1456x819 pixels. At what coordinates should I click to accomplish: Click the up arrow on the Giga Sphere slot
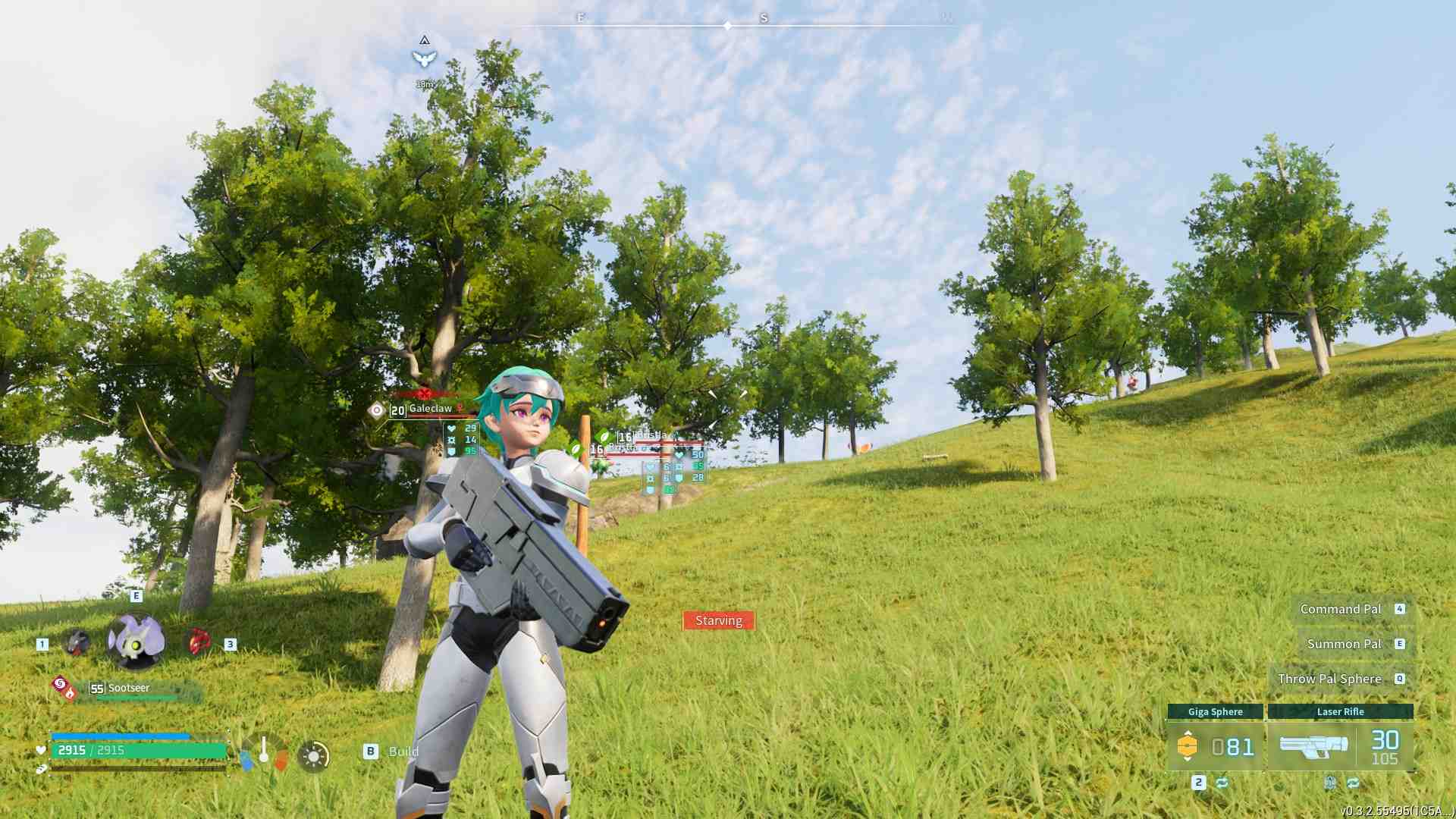(1188, 733)
